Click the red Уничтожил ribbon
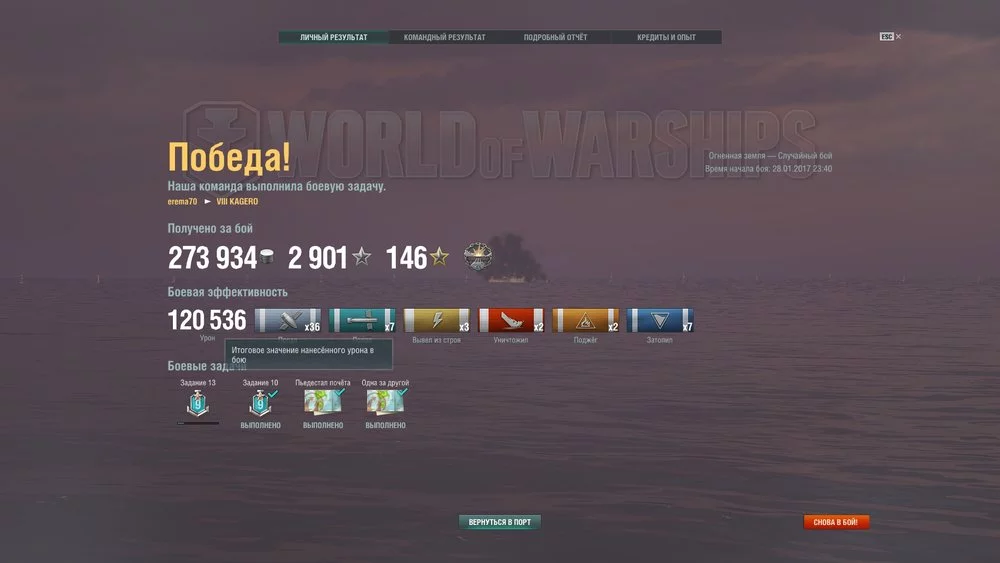The width and height of the screenshot is (1000, 563). click(x=511, y=321)
